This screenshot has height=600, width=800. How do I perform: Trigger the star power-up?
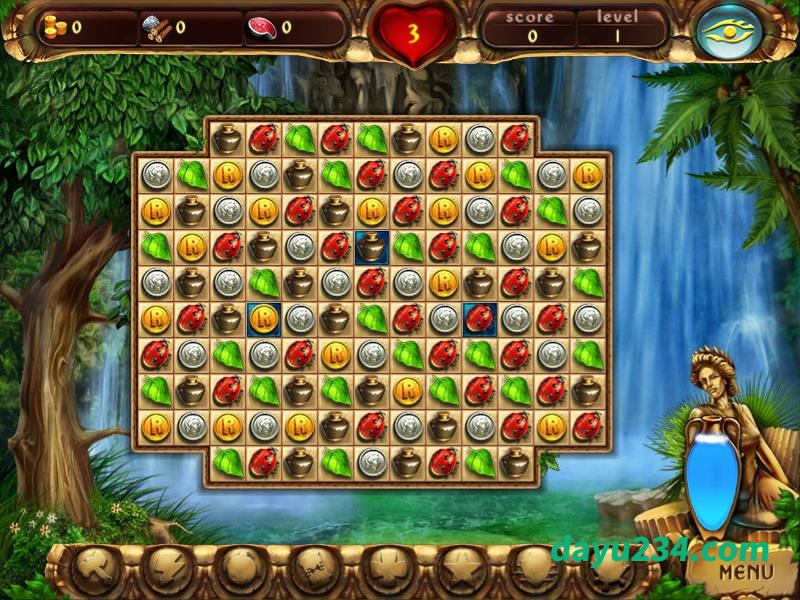point(460,570)
